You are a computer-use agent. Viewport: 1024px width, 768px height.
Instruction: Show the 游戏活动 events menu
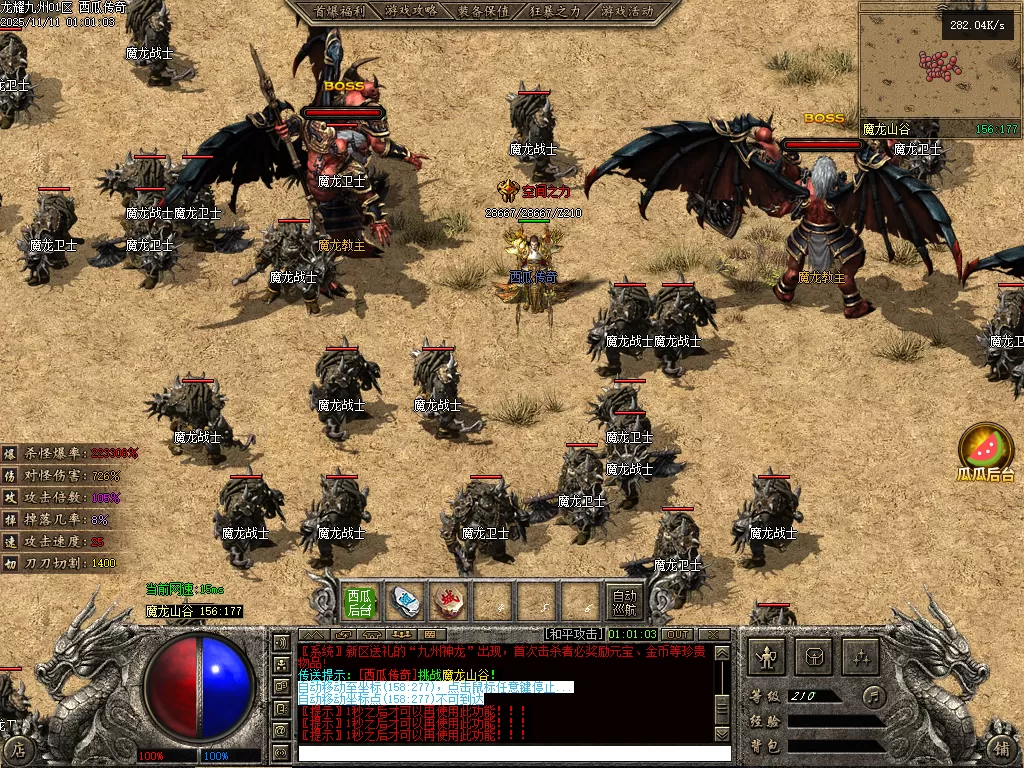[x=628, y=11]
